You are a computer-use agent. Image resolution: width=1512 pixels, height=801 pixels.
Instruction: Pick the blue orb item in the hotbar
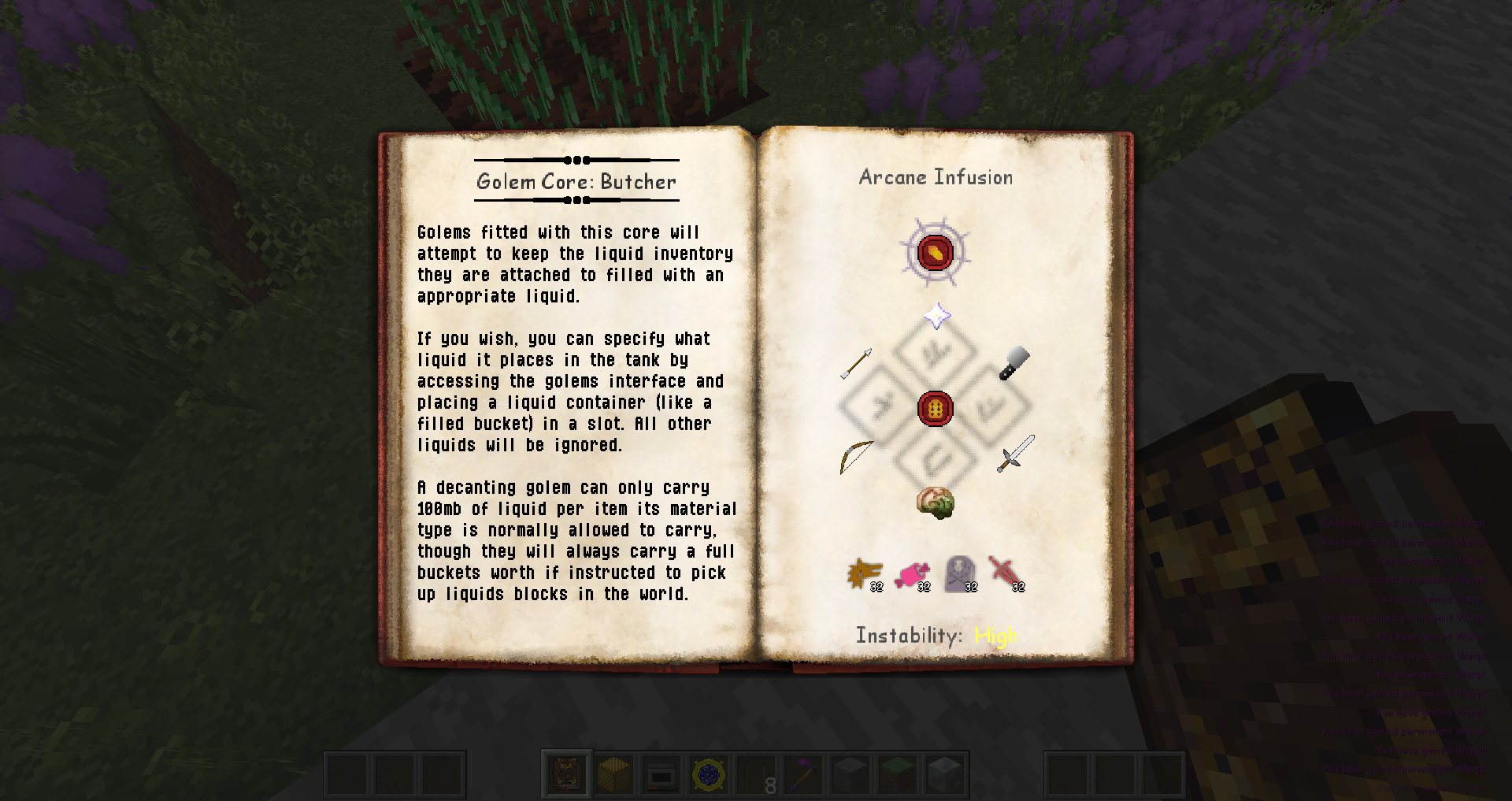[709, 775]
